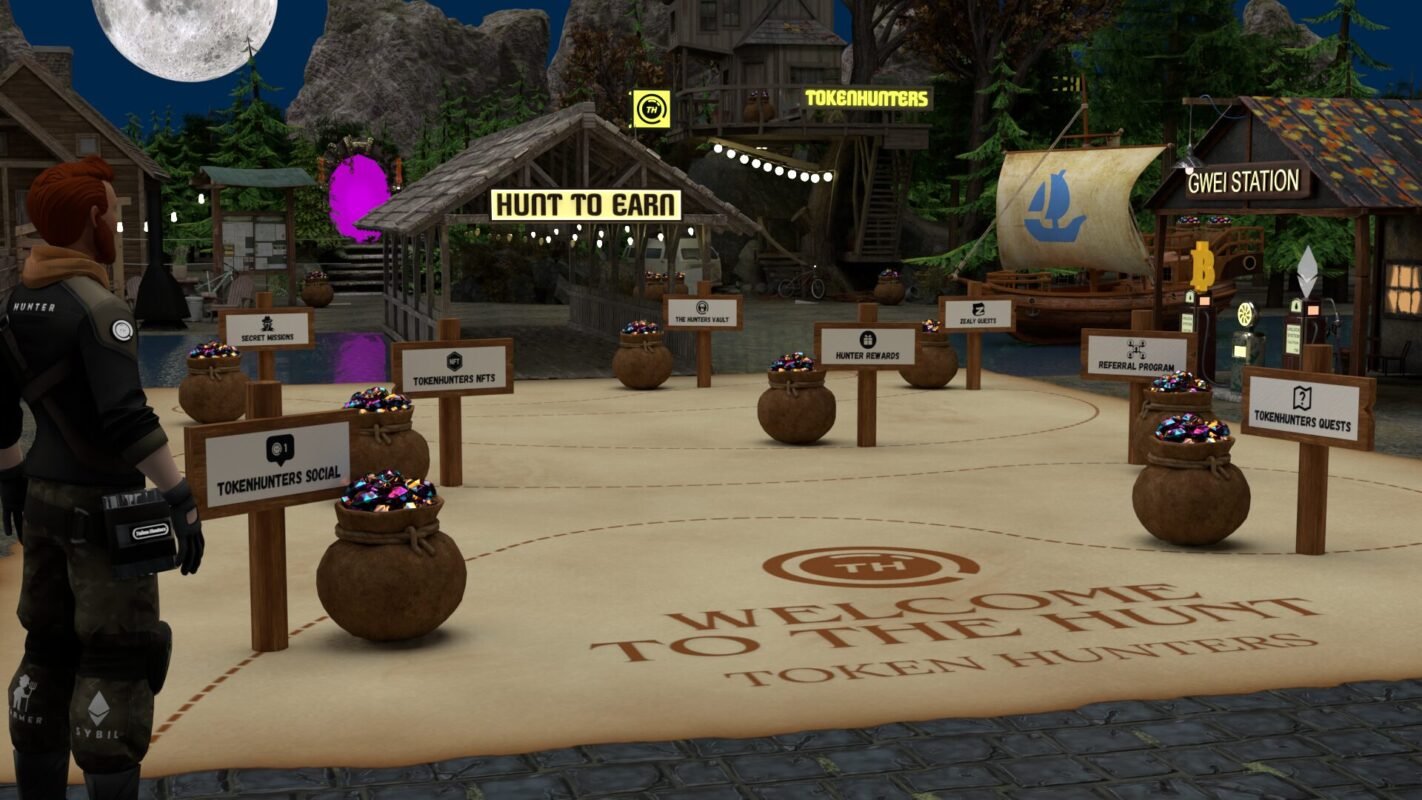Select the TokenHunters NFTs signpost
The width and height of the screenshot is (1422, 800).
[452, 368]
